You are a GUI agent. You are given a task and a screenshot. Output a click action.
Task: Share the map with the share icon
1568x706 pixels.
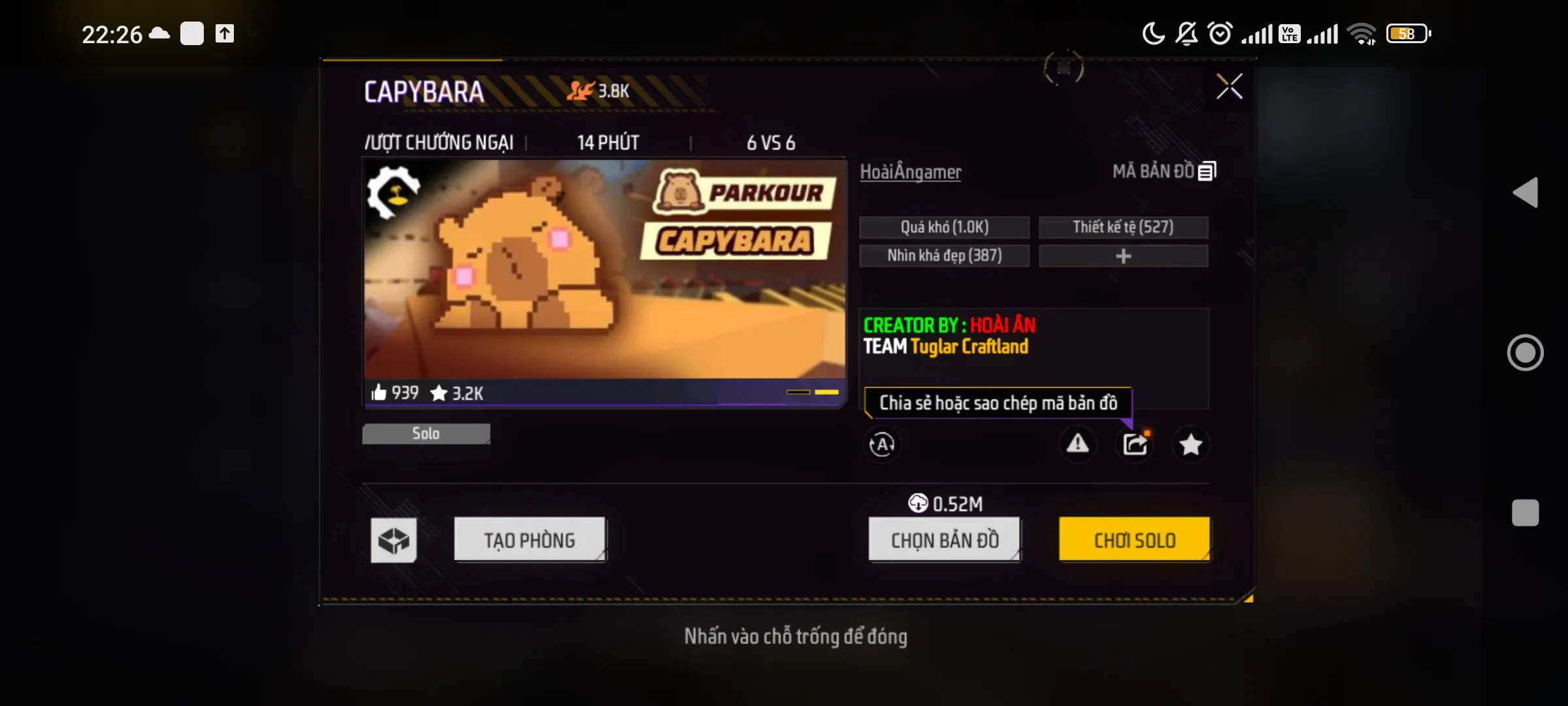[x=1135, y=445]
